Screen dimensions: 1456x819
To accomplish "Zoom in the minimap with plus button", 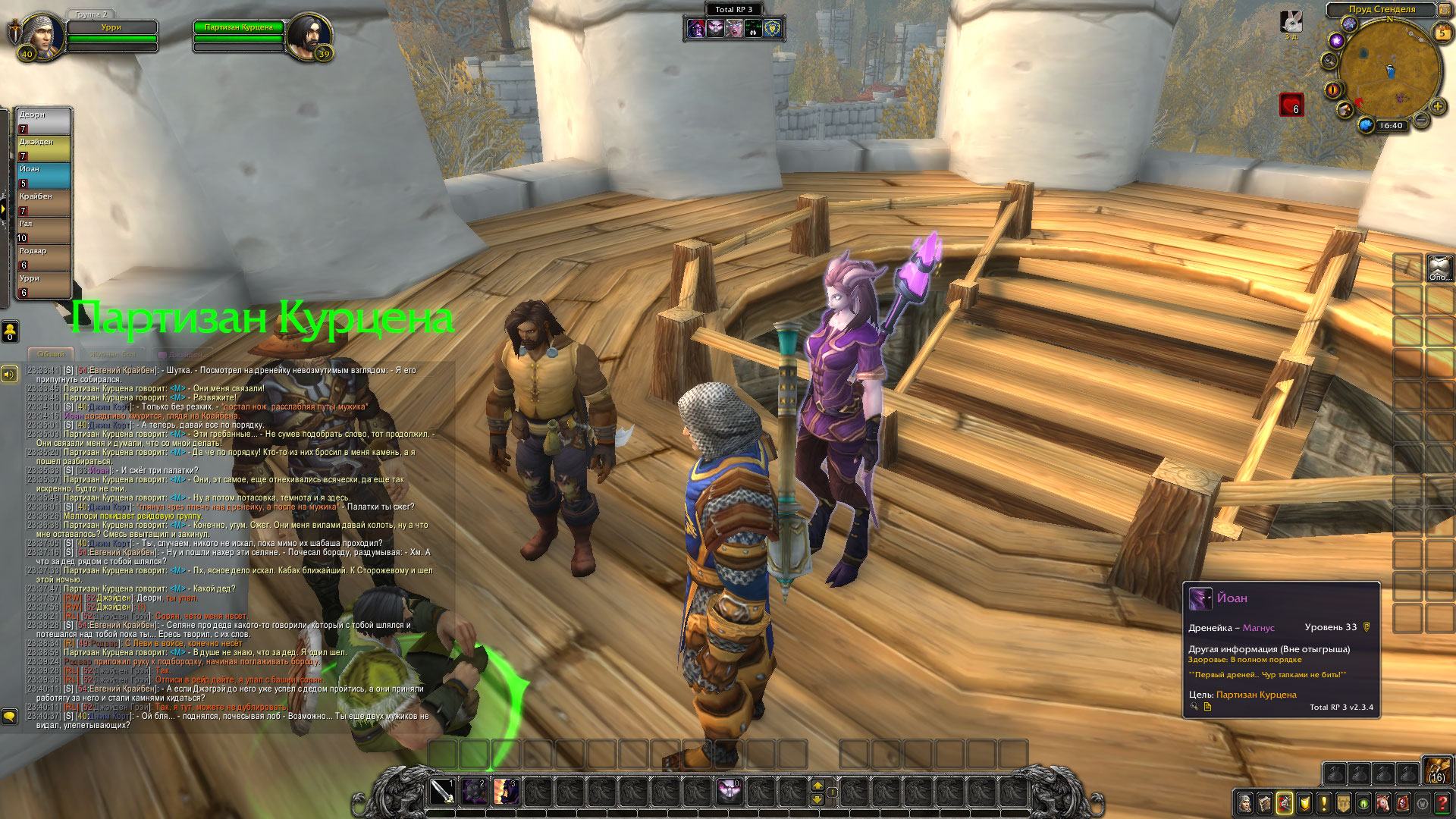I will tap(1437, 107).
